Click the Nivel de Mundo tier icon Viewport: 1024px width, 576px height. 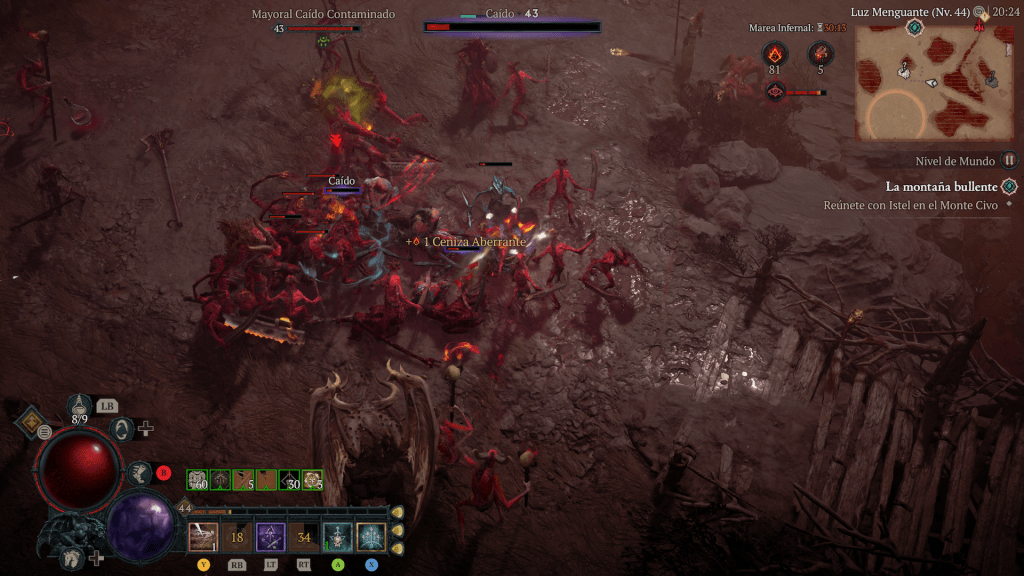pyautogui.click(x=1009, y=160)
